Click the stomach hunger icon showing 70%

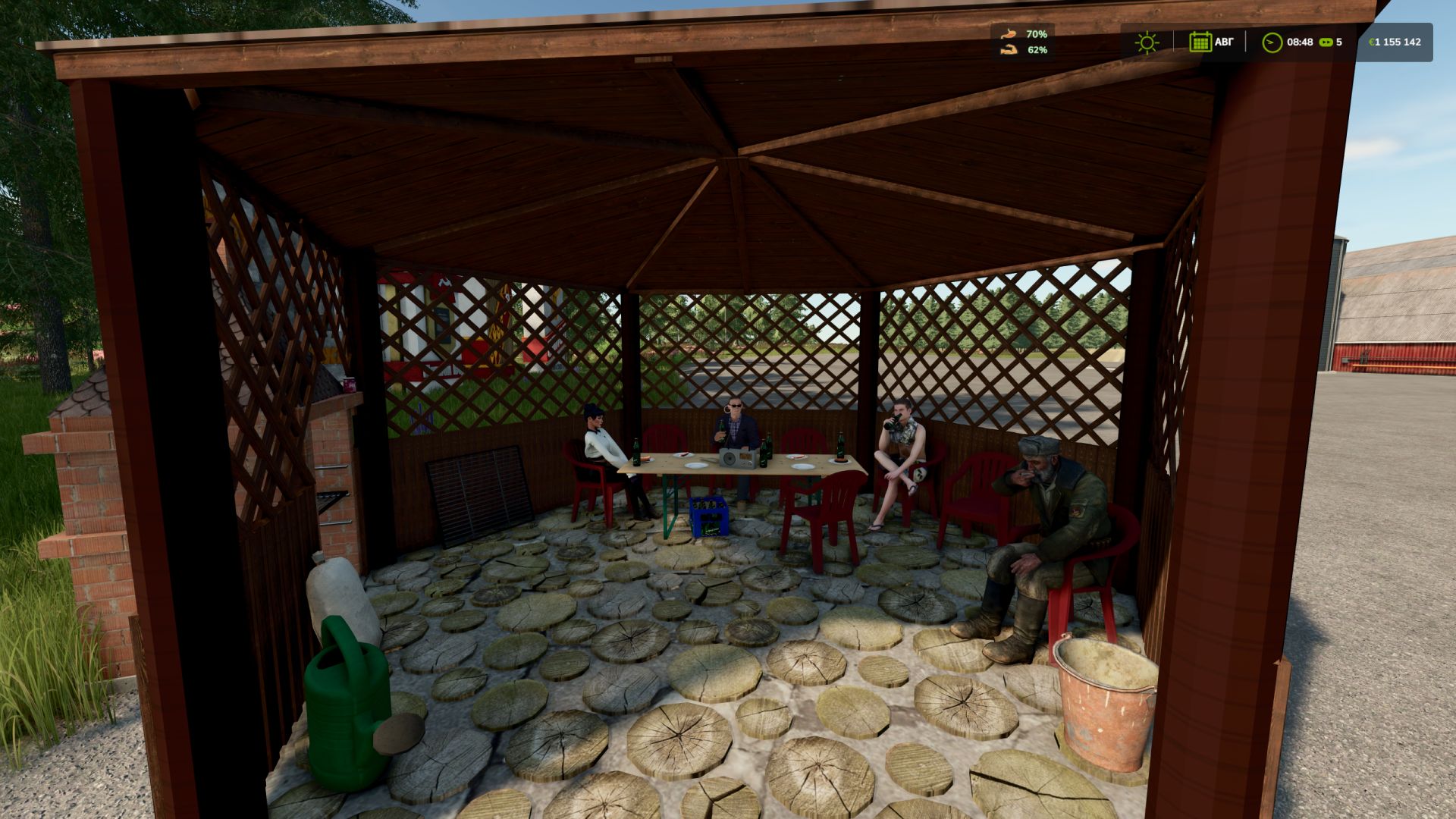tap(1009, 33)
